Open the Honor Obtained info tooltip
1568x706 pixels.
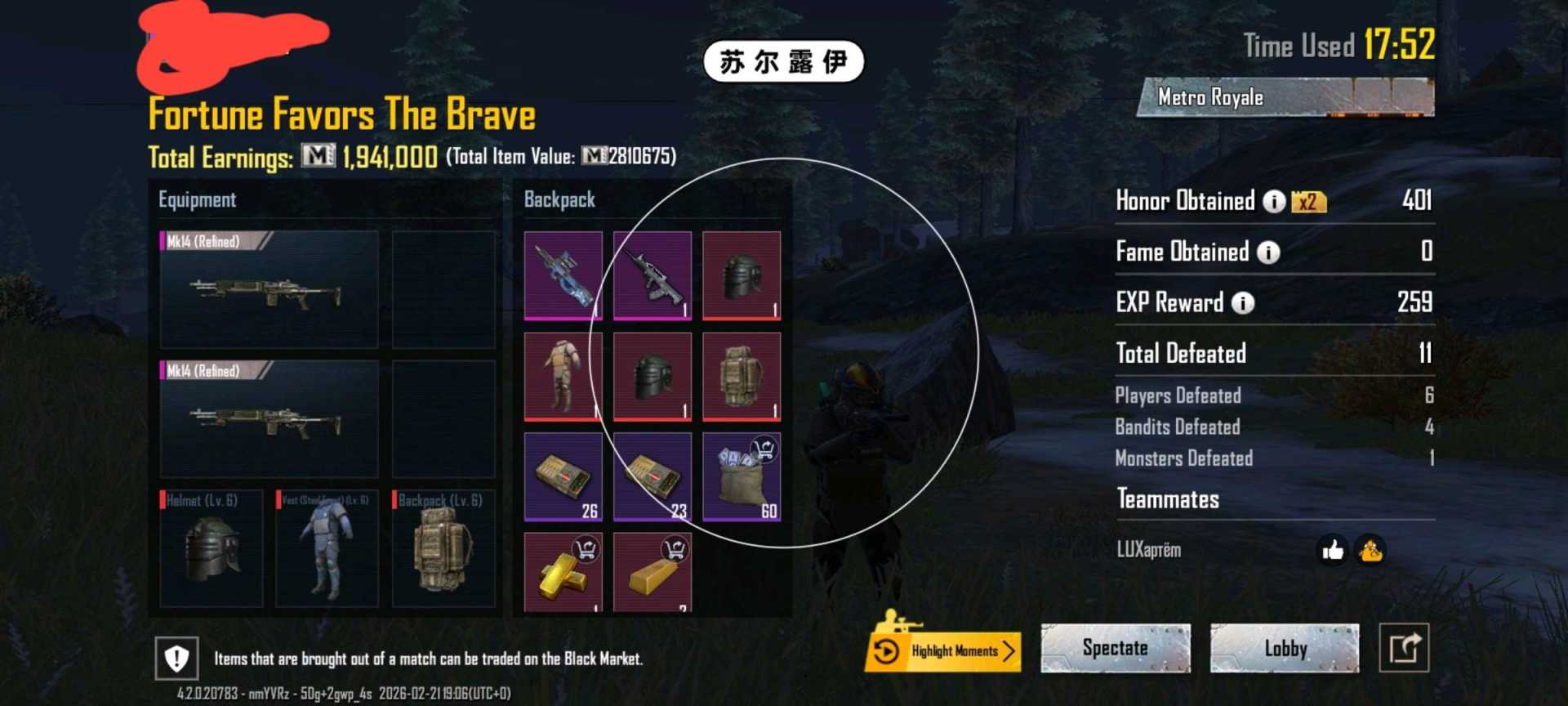point(1276,201)
